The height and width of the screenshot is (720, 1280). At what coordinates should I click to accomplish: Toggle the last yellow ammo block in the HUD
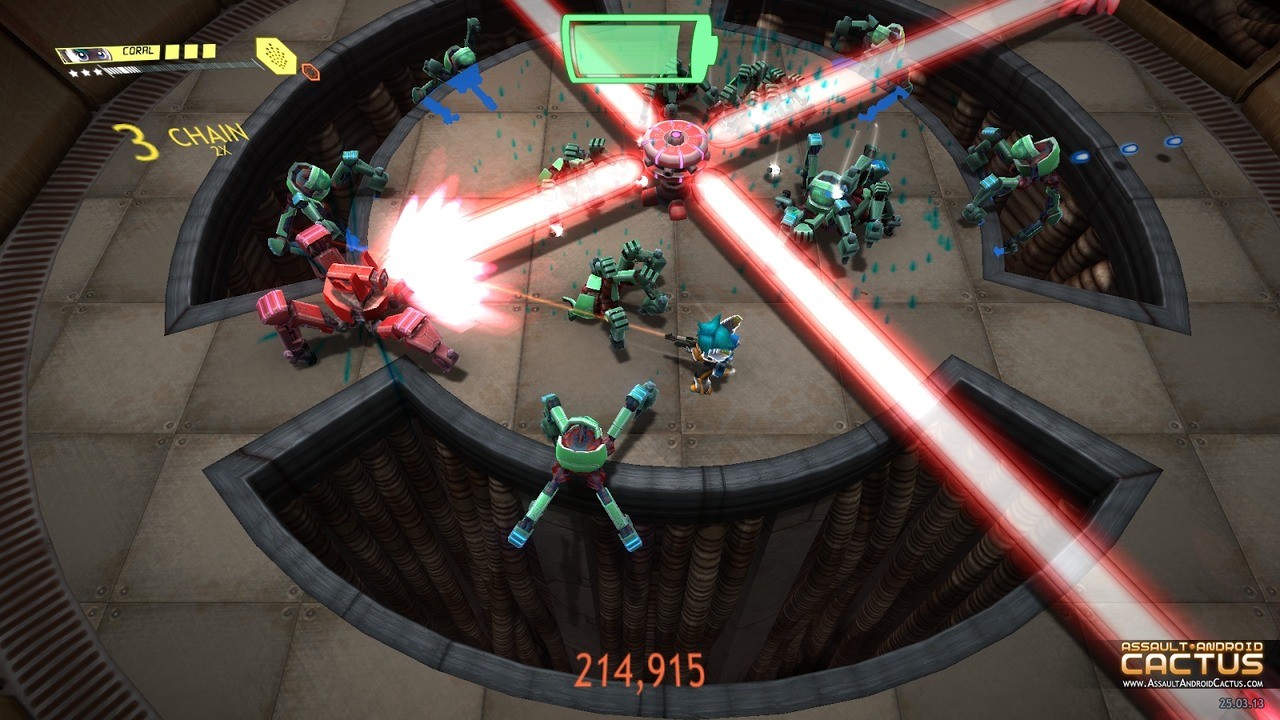209,52
